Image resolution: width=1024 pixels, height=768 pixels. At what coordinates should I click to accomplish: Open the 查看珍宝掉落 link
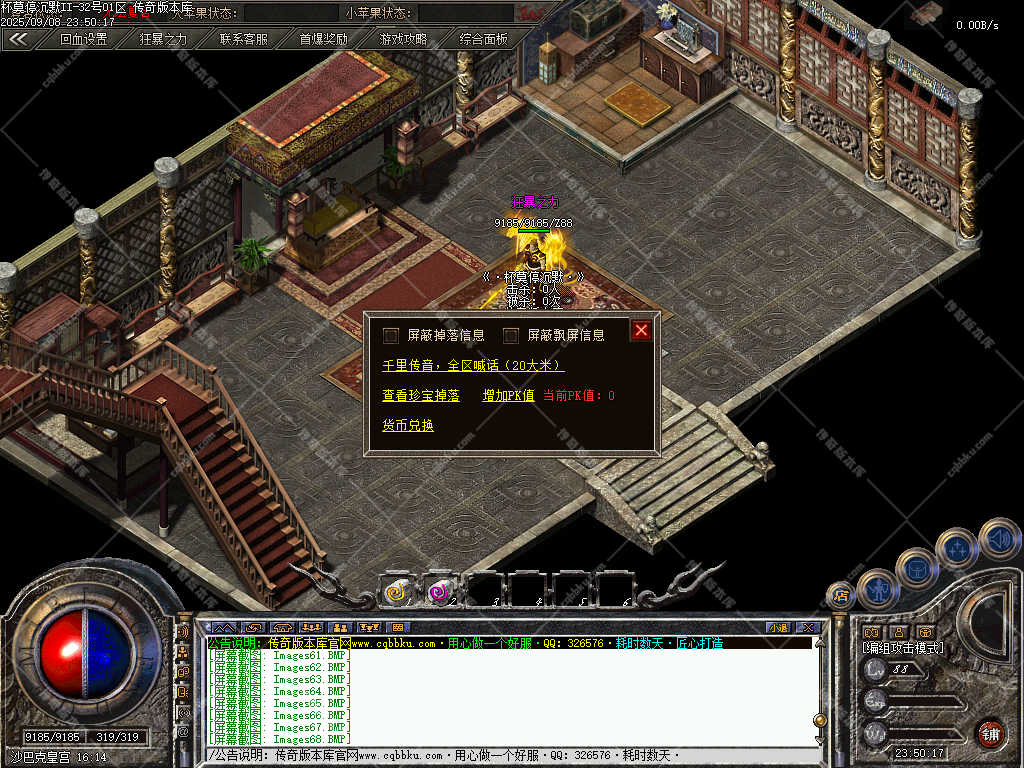pyautogui.click(x=421, y=396)
